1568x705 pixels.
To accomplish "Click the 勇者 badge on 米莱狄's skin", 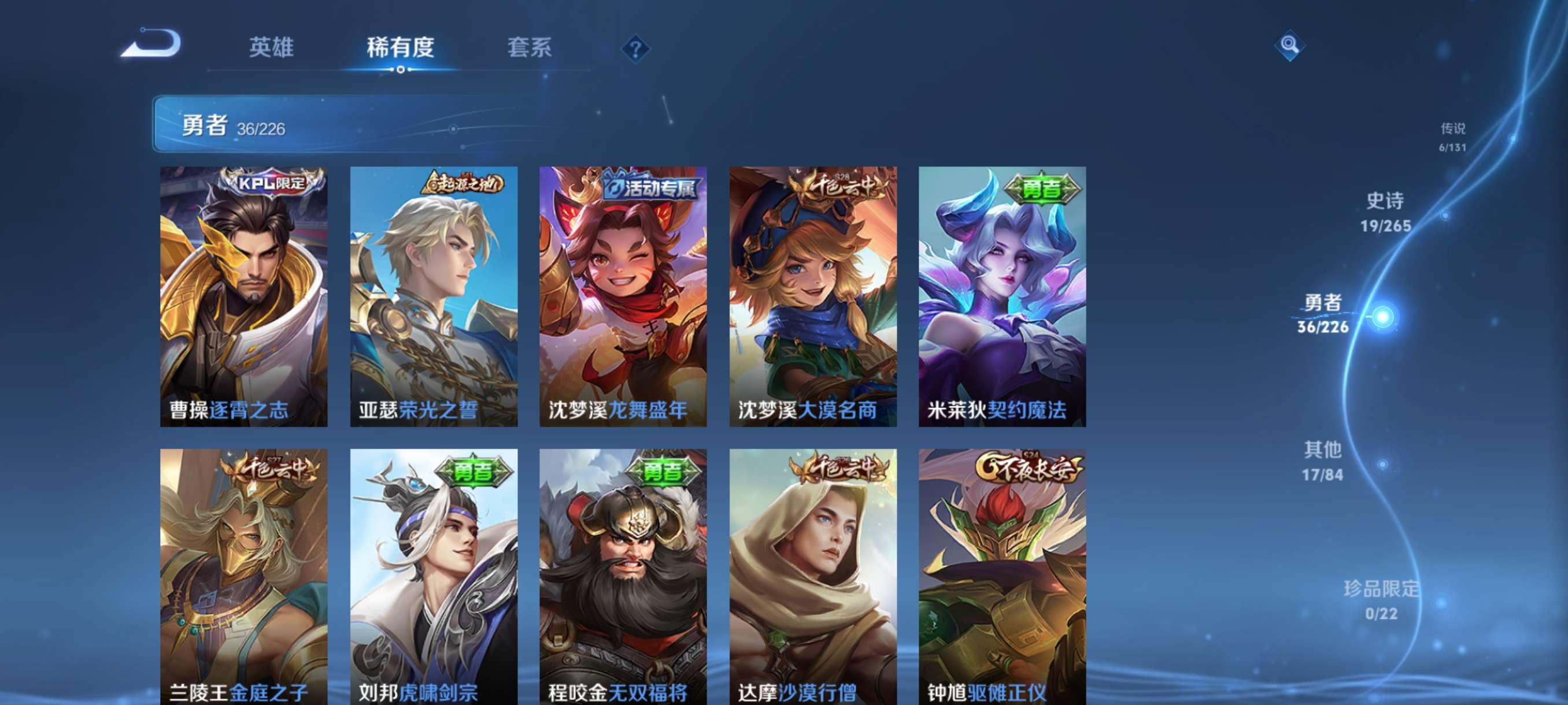I will (x=1040, y=190).
